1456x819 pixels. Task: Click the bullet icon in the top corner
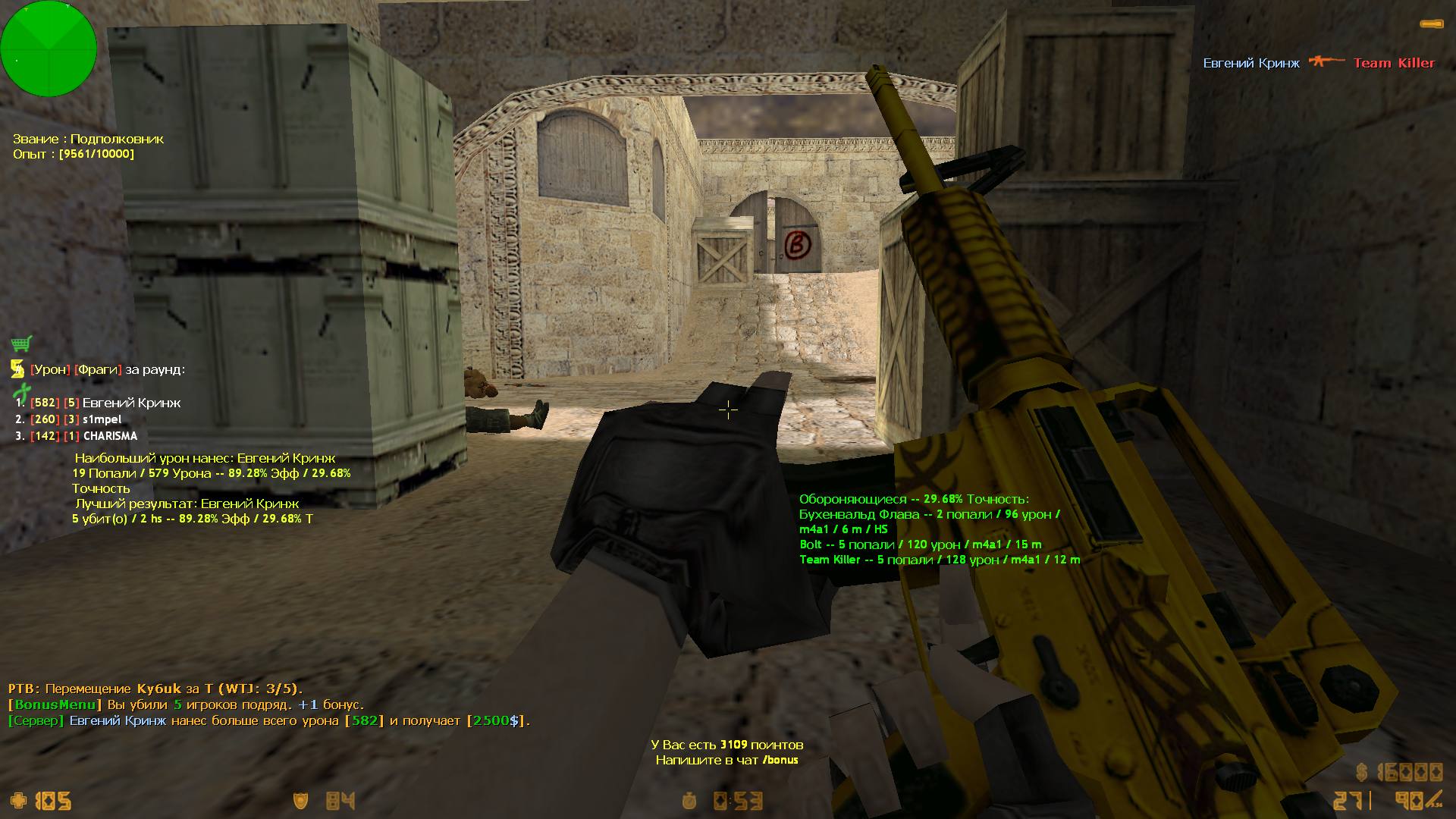click(x=1430, y=25)
